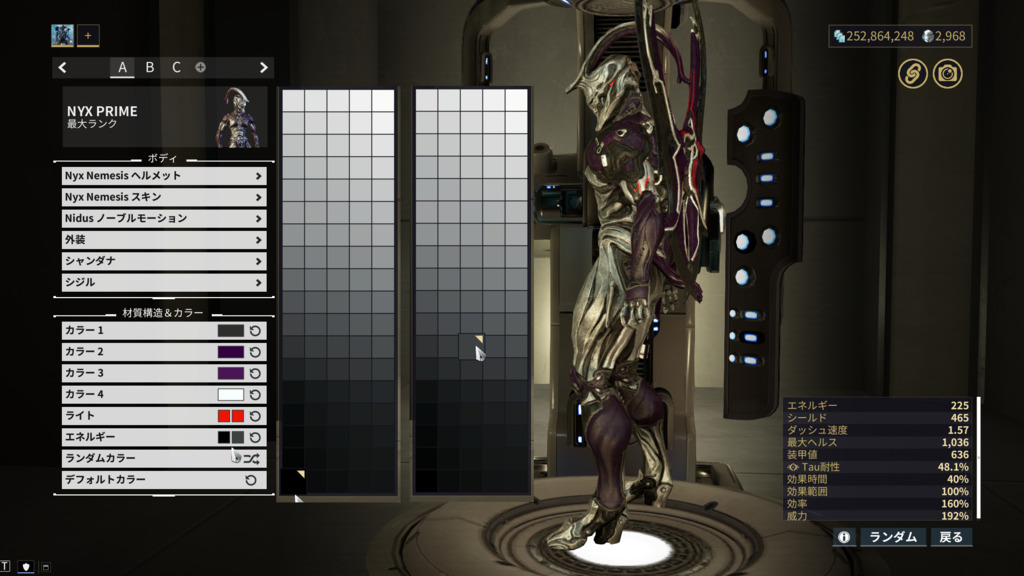Viewport: 1024px width, 576px height.
Task: Select the カラー 1 dark gray swatch
Action: (x=231, y=331)
